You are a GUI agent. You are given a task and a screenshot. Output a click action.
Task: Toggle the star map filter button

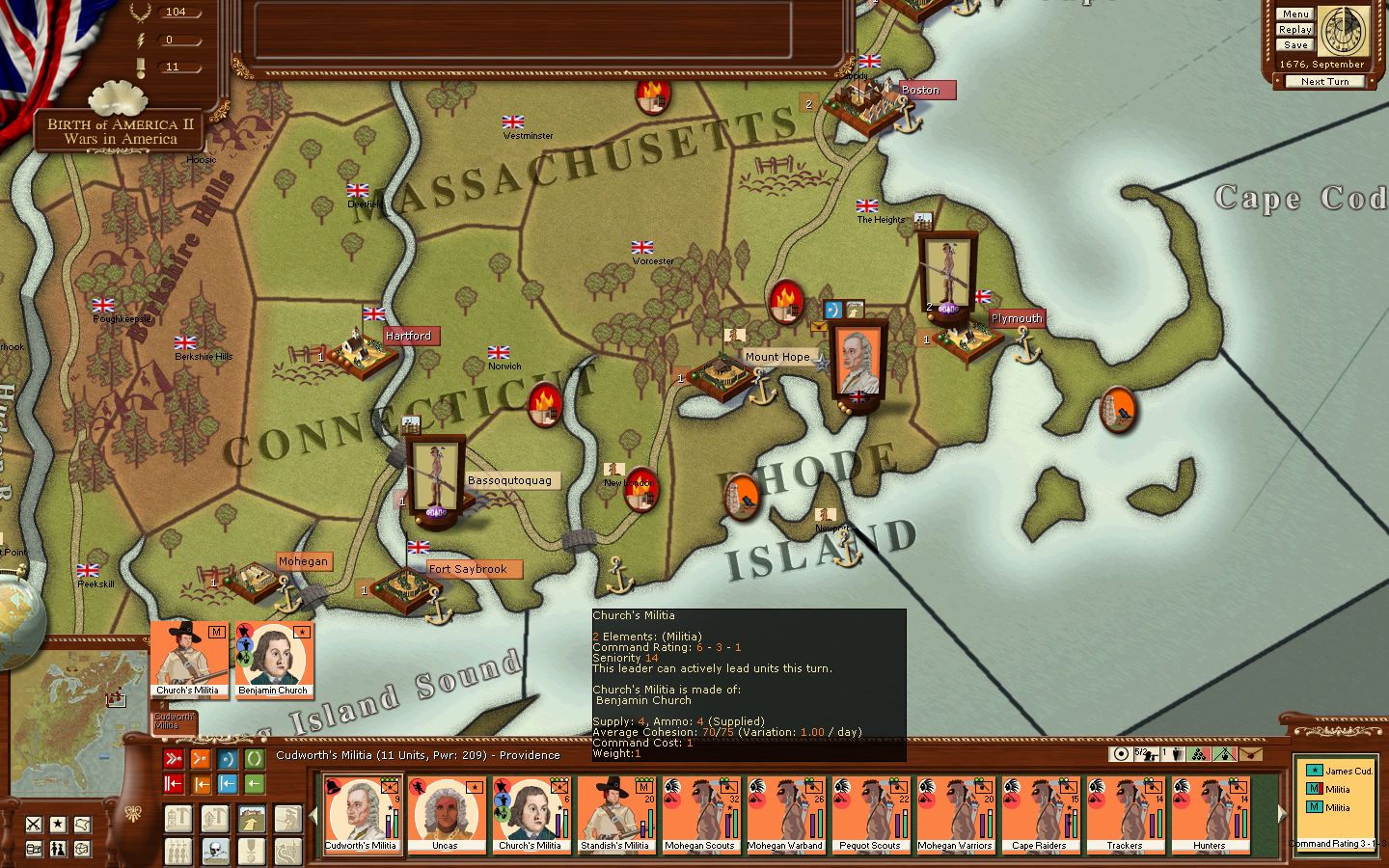pyautogui.click(x=58, y=824)
